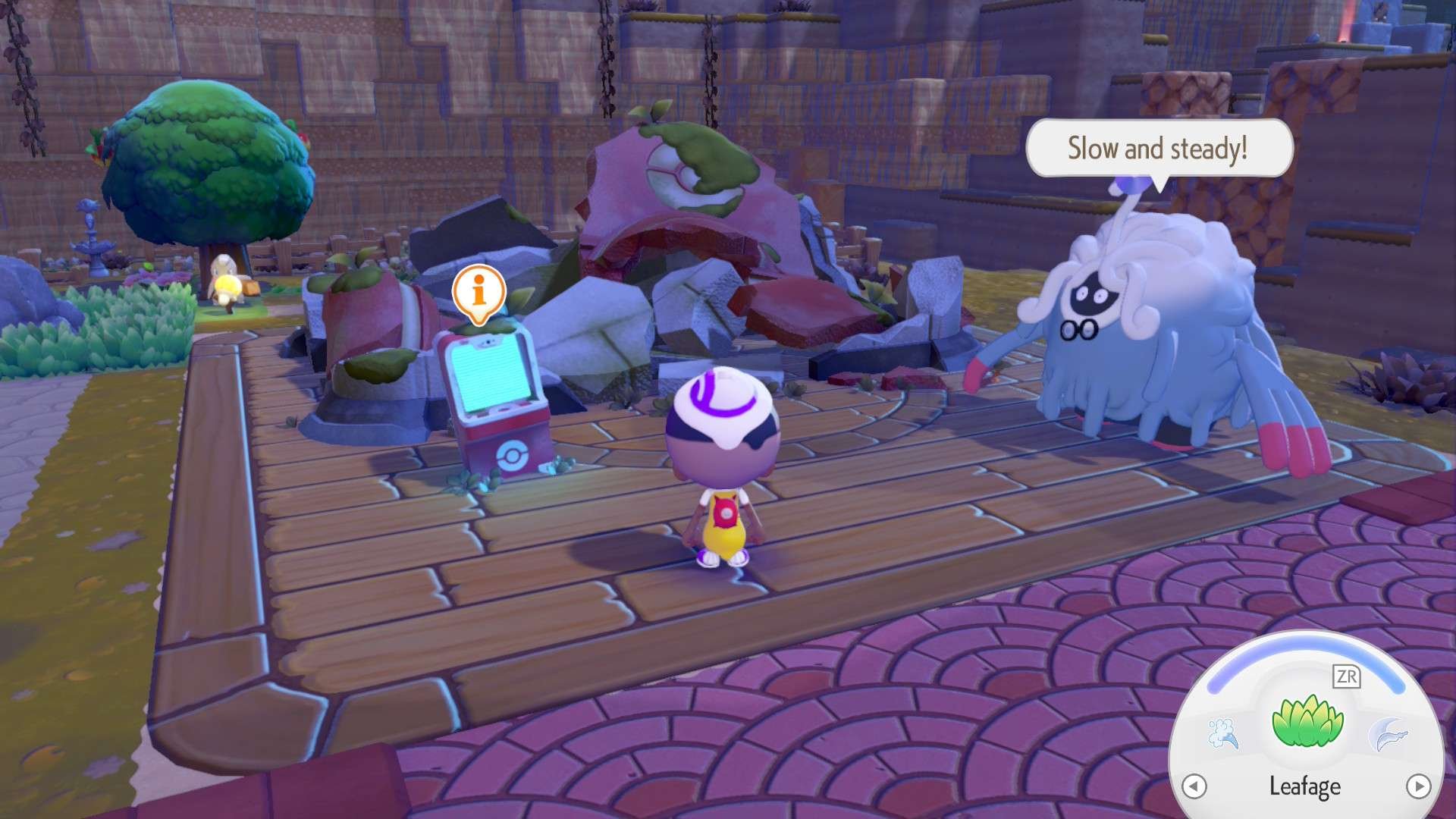Click the left arrow in the move wheel
Viewport: 1456px width, 819px height.
click(1194, 786)
